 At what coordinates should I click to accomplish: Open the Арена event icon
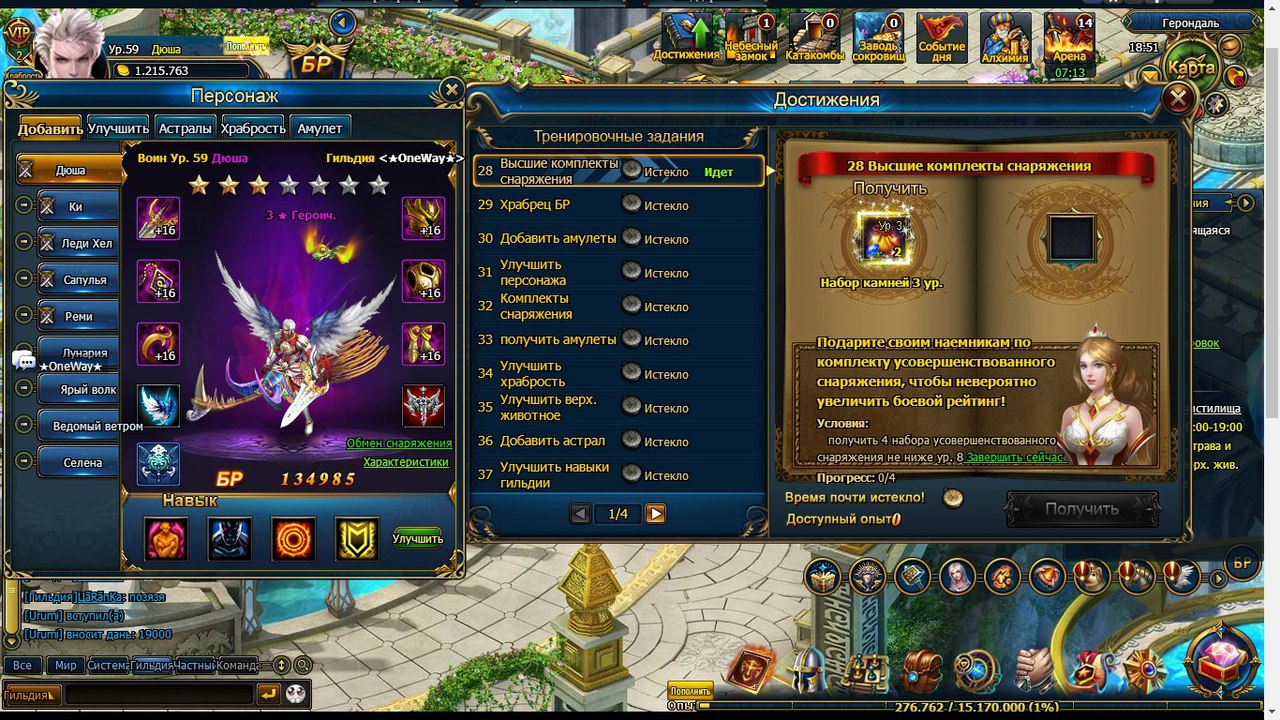pos(1069,40)
